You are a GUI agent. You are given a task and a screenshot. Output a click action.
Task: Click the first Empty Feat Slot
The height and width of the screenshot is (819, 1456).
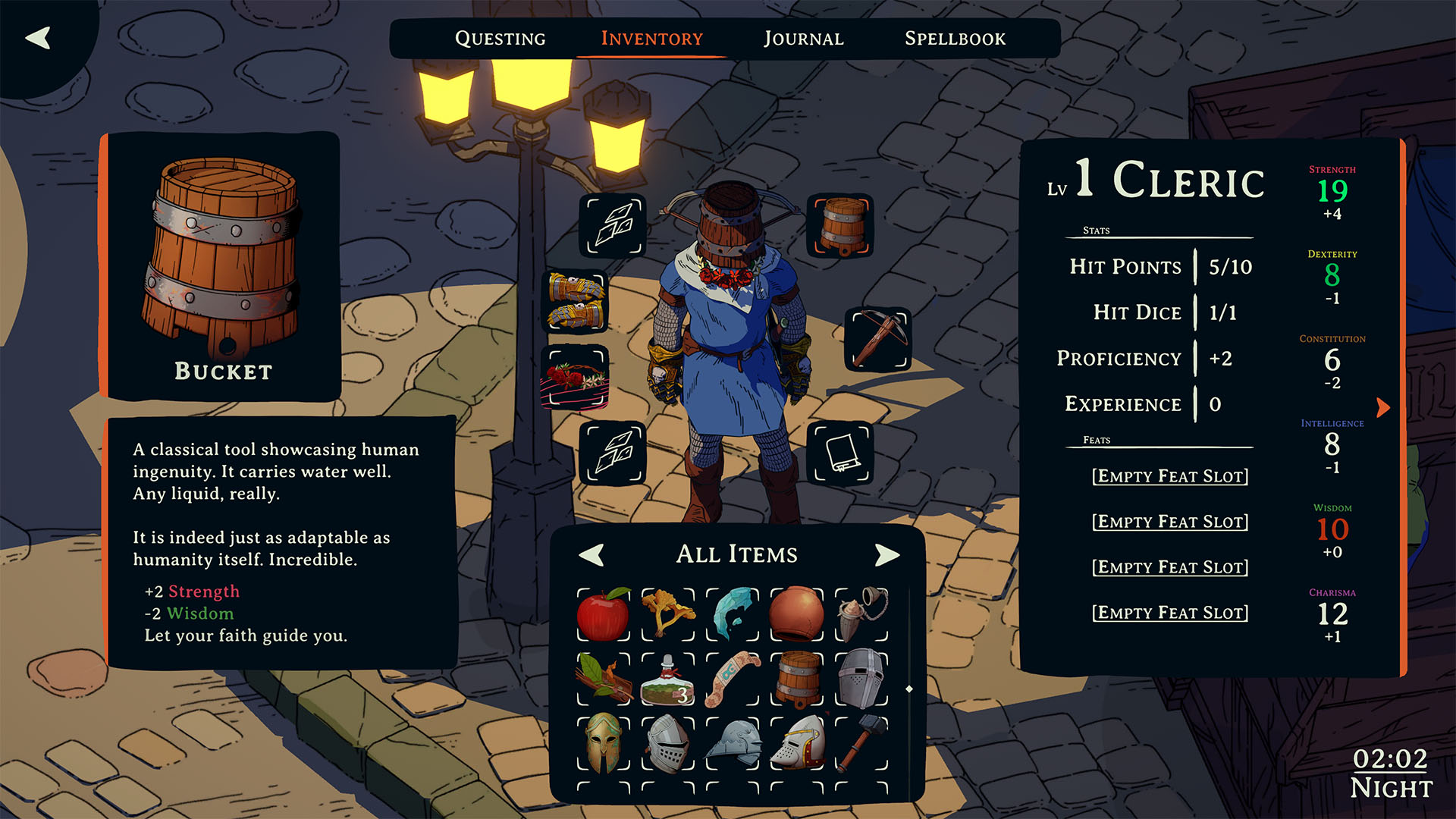pos(1169,476)
